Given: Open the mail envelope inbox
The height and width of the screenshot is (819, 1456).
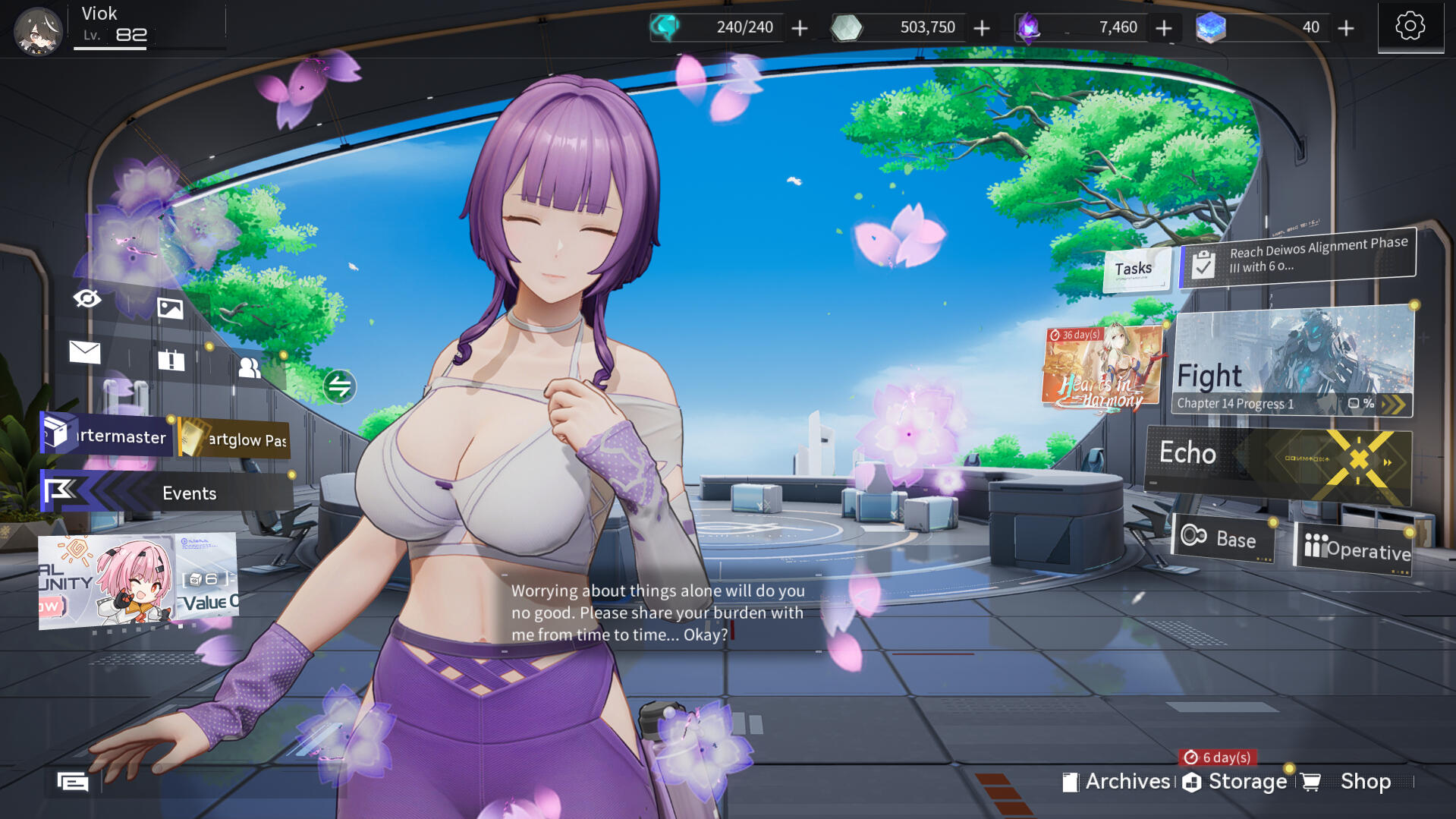Looking at the screenshot, I should (x=85, y=352).
